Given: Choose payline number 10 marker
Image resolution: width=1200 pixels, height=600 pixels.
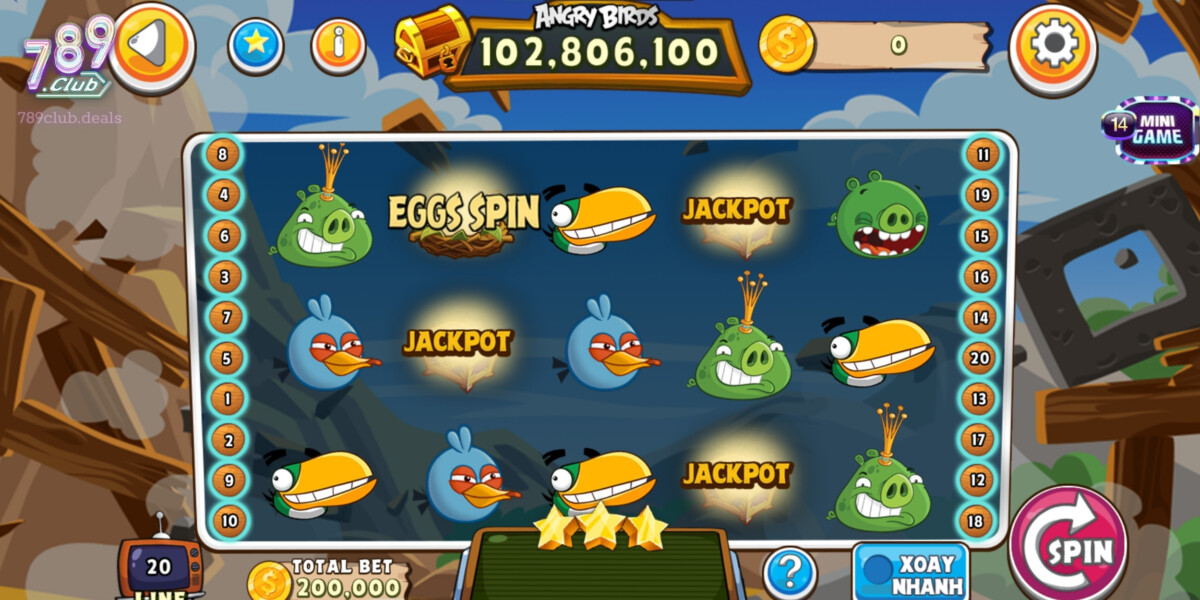Looking at the screenshot, I should click(230, 520).
